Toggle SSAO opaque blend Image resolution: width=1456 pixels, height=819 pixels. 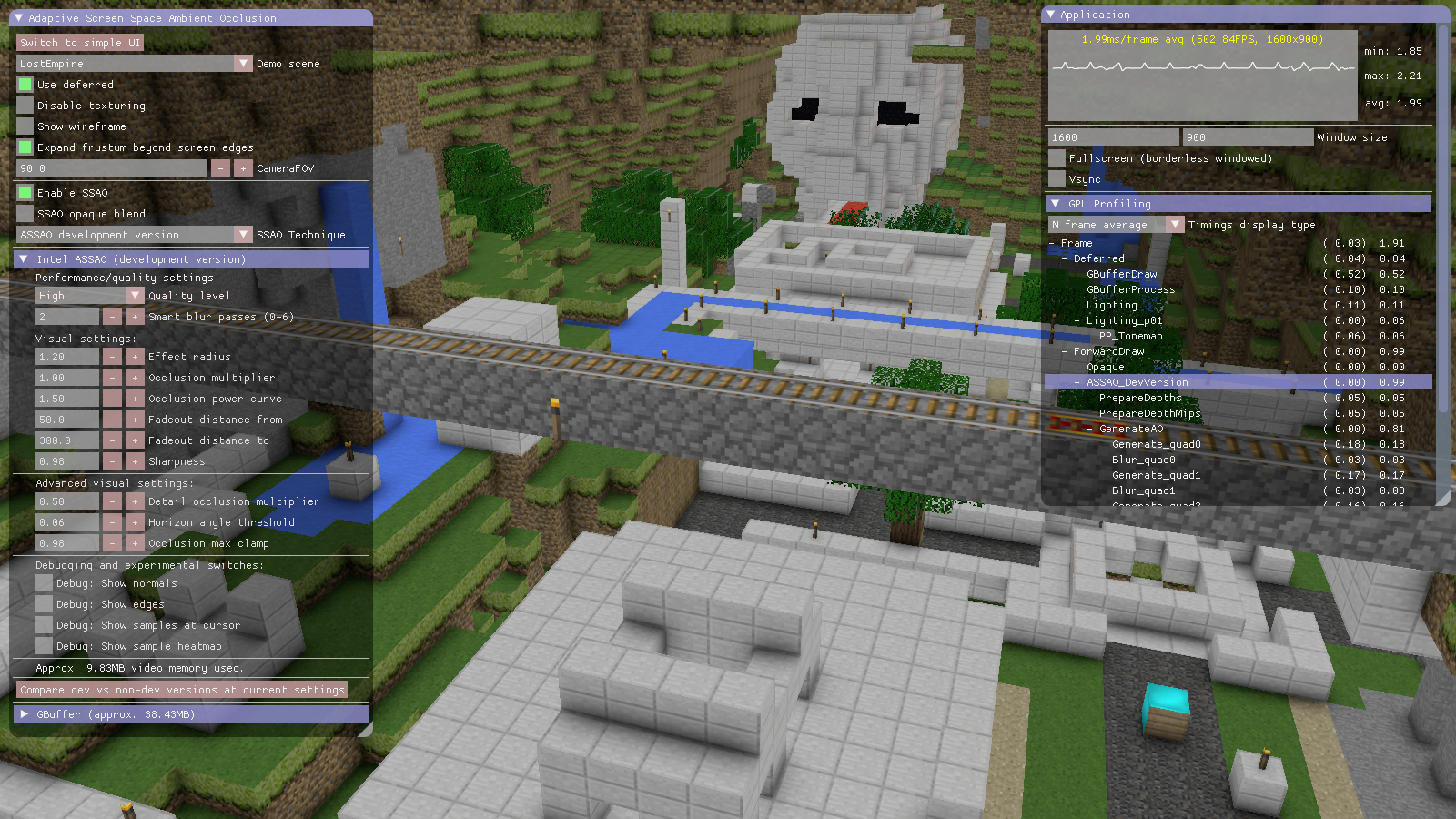pos(25,213)
